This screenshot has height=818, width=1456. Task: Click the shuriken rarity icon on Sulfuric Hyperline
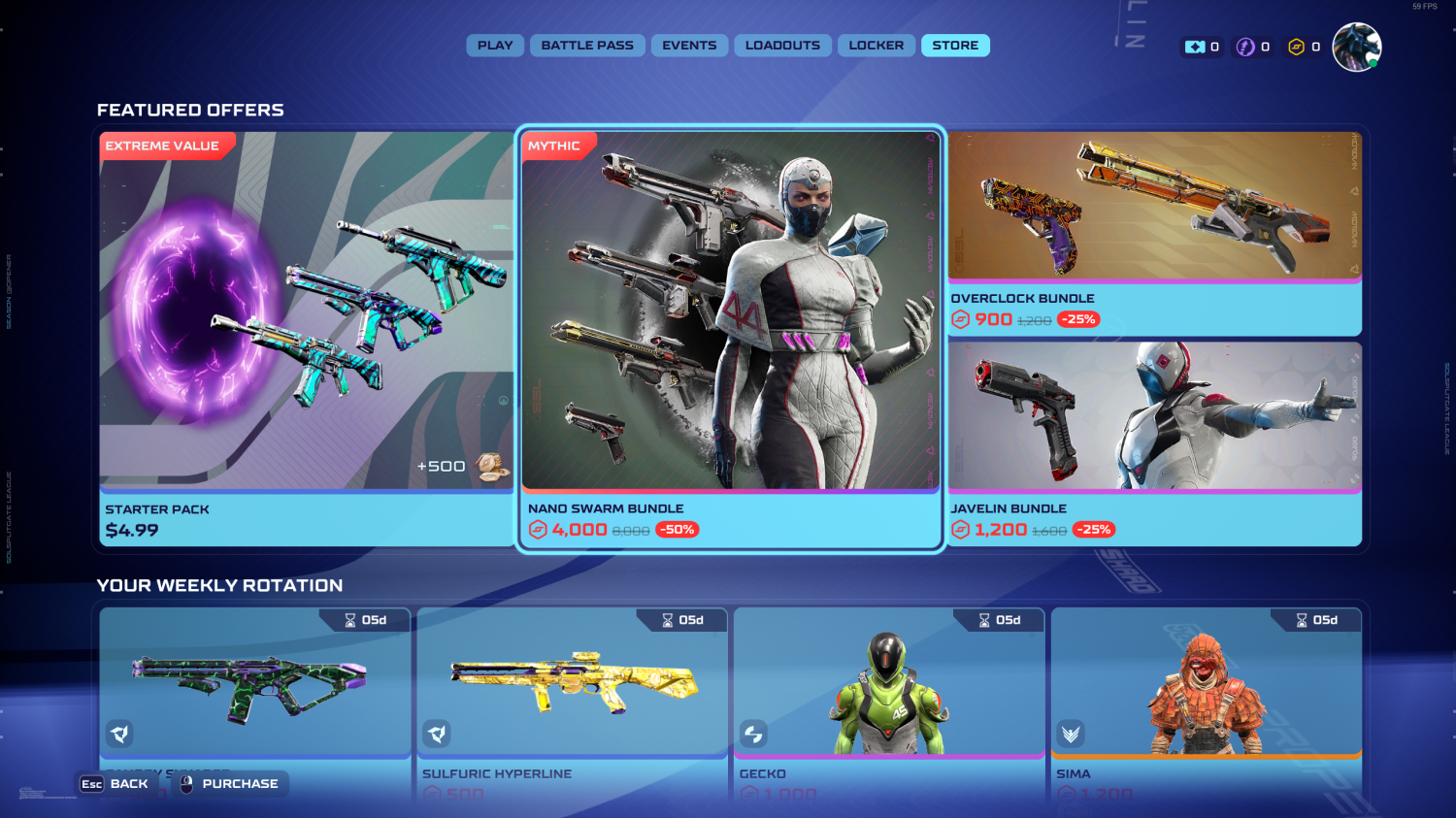point(437,735)
